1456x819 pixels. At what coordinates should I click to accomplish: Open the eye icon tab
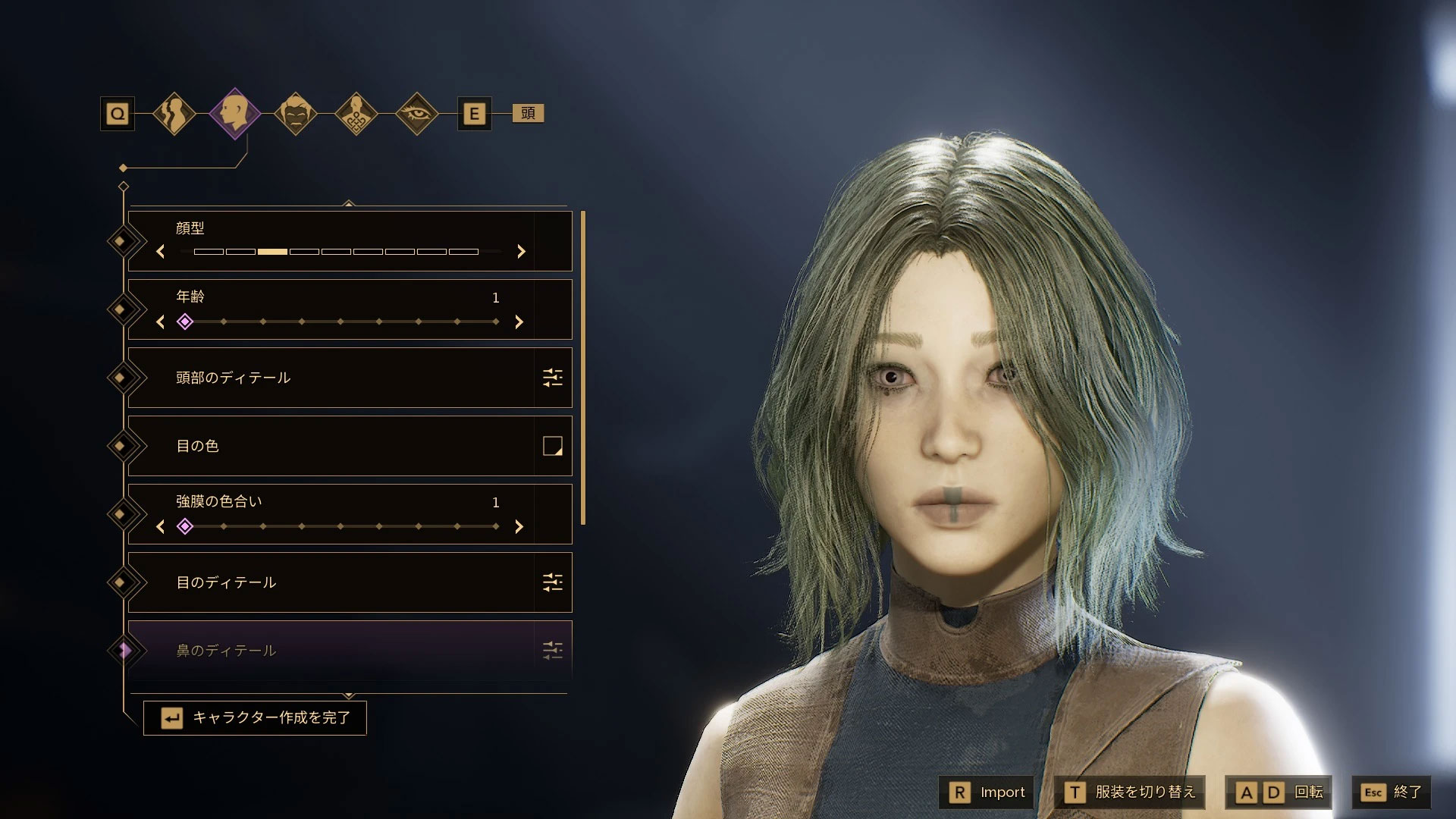tap(416, 114)
